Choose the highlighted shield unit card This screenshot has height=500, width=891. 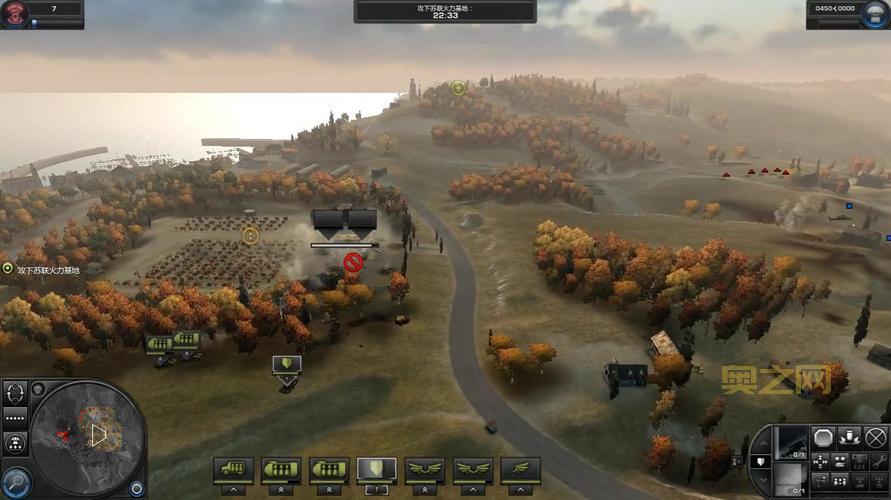376,468
